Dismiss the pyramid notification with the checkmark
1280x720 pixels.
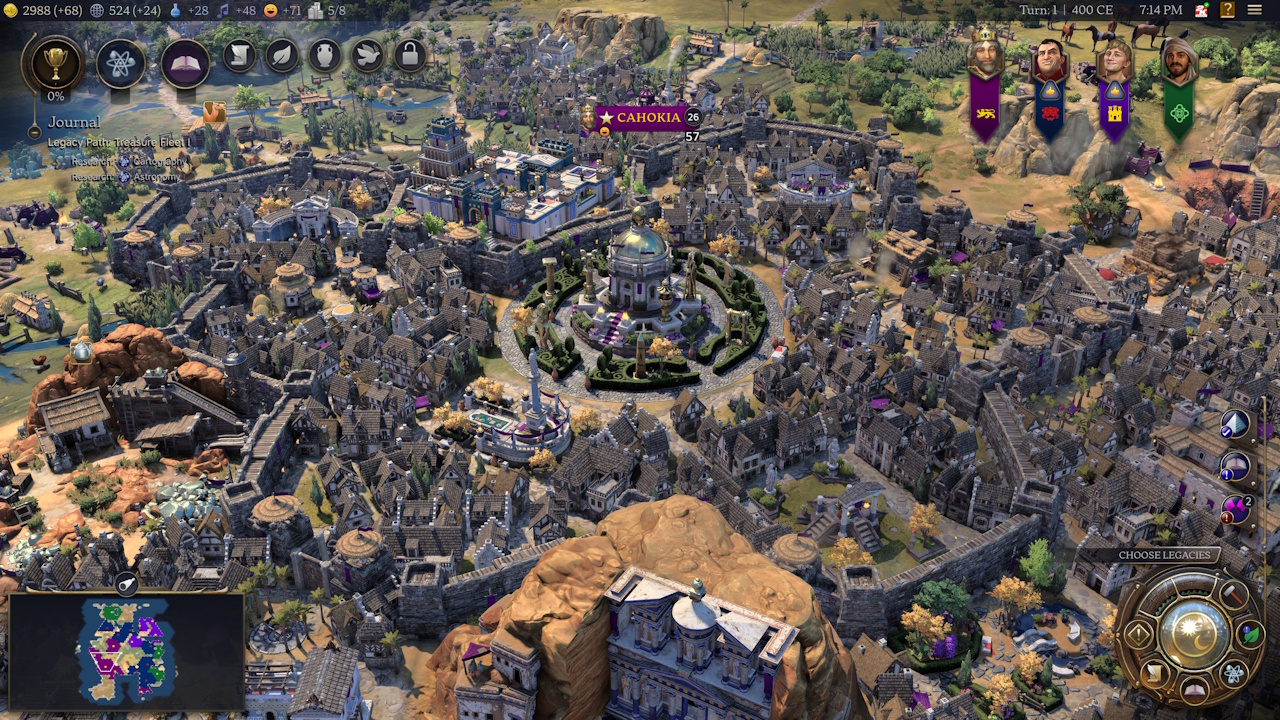pyautogui.click(x=1226, y=432)
